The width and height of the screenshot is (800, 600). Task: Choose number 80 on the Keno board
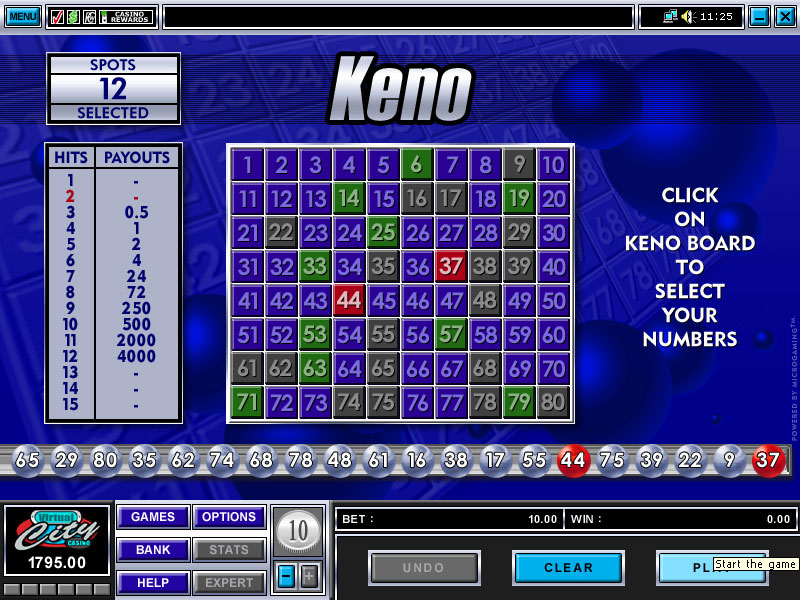point(553,402)
